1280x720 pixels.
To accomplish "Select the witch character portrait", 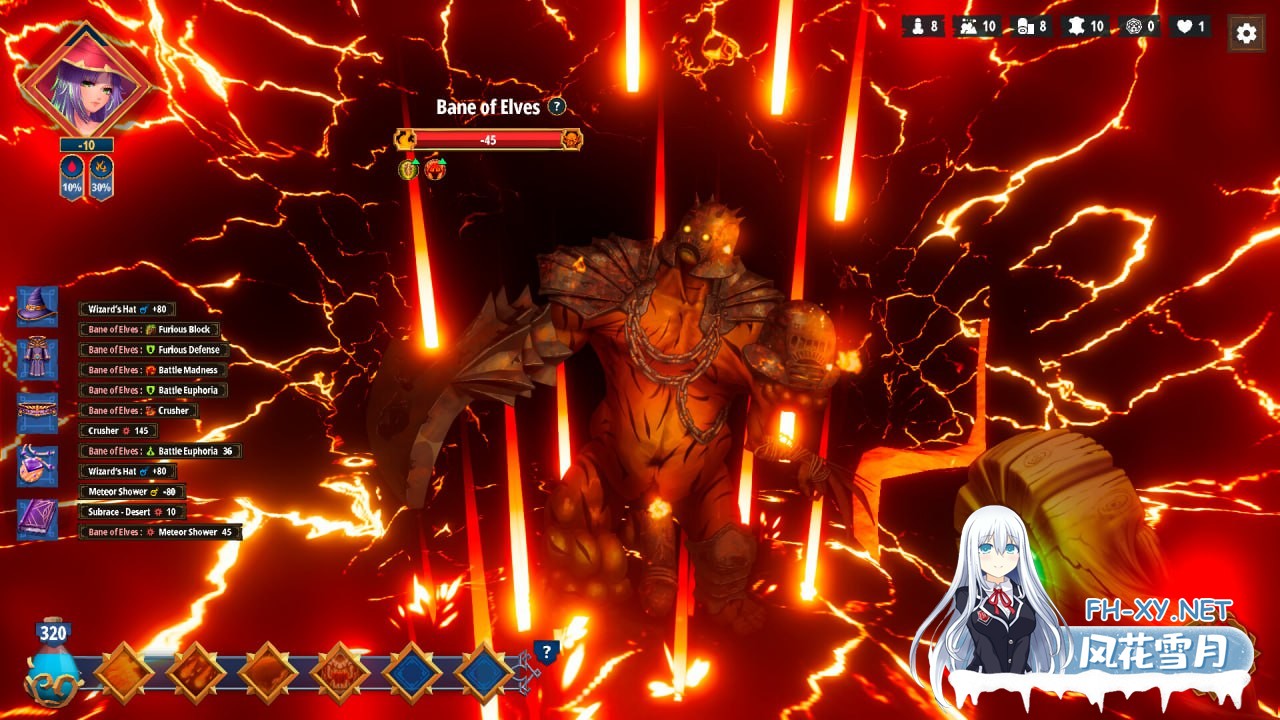I will tap(86, 80).
